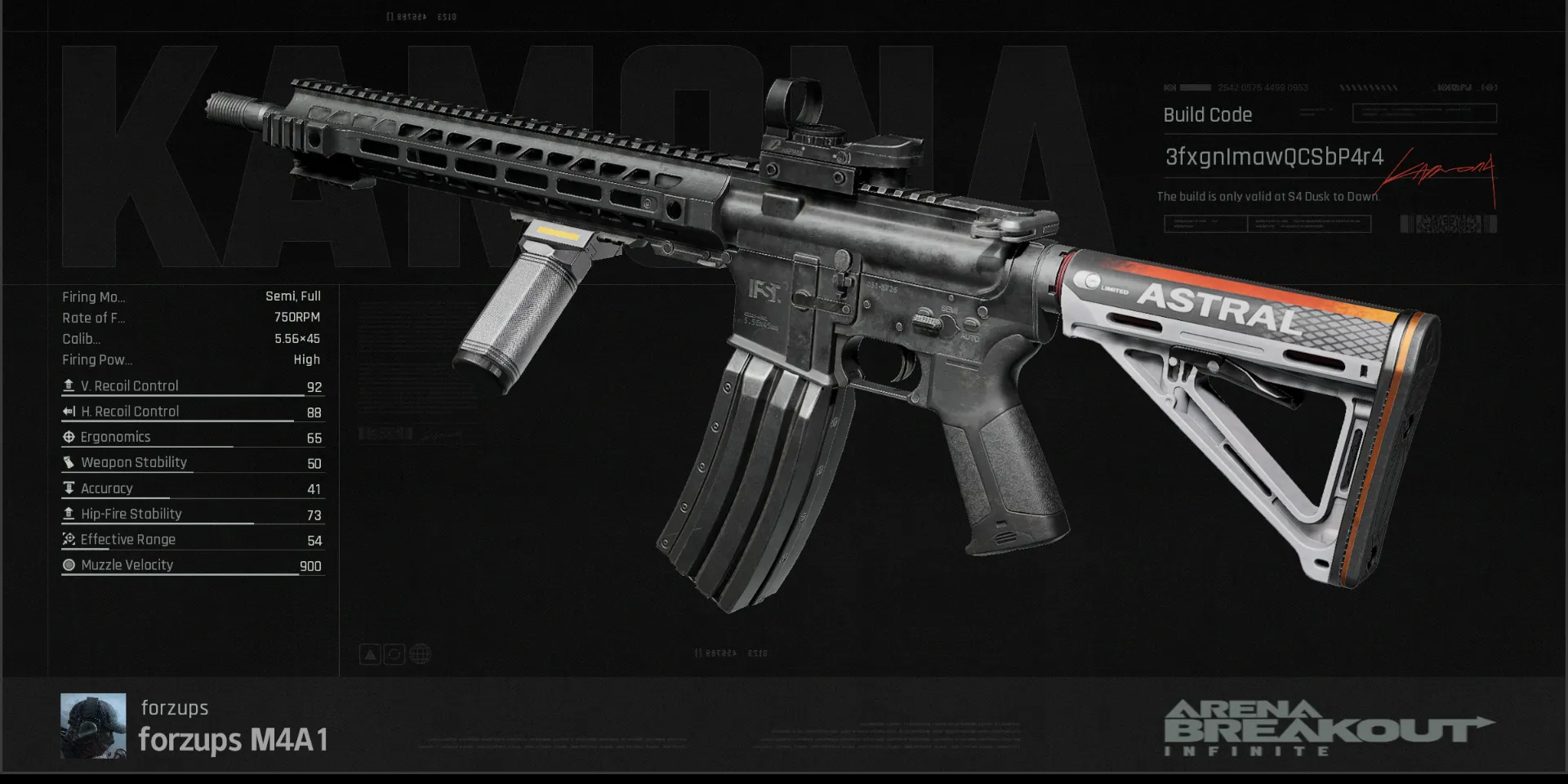The image size is (1568, 784).
Task: Select the Accuracy target icon
Action: 69,488
